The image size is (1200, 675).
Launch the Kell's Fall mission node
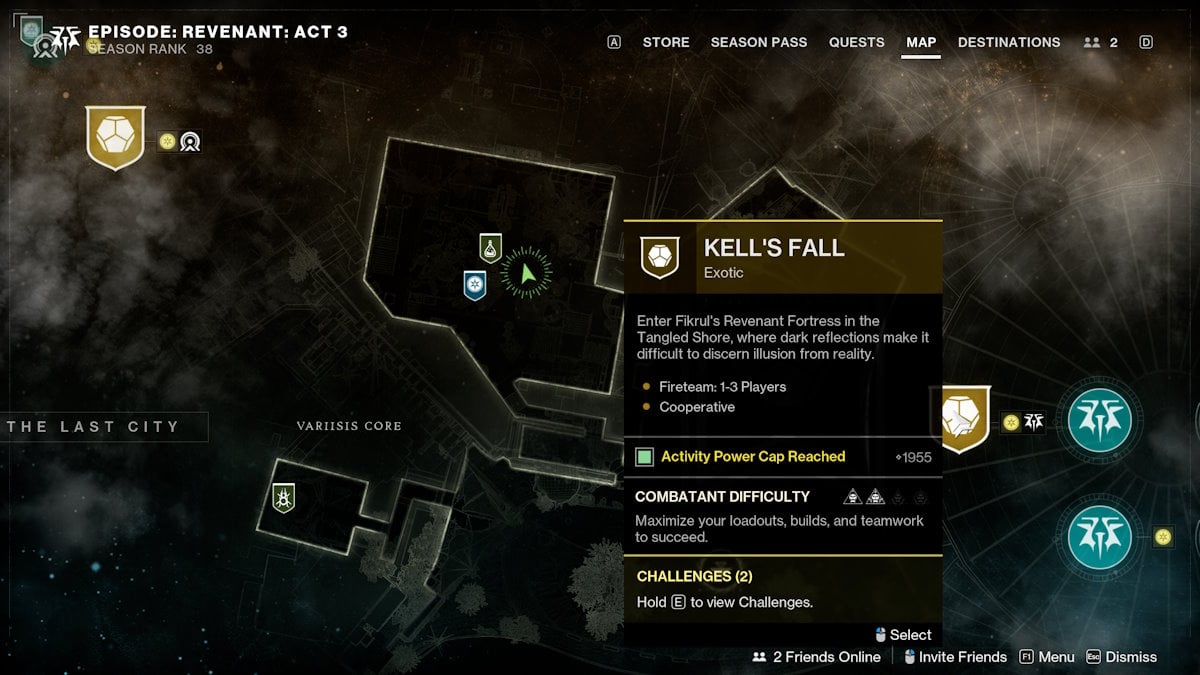click(x=964, y=418)
